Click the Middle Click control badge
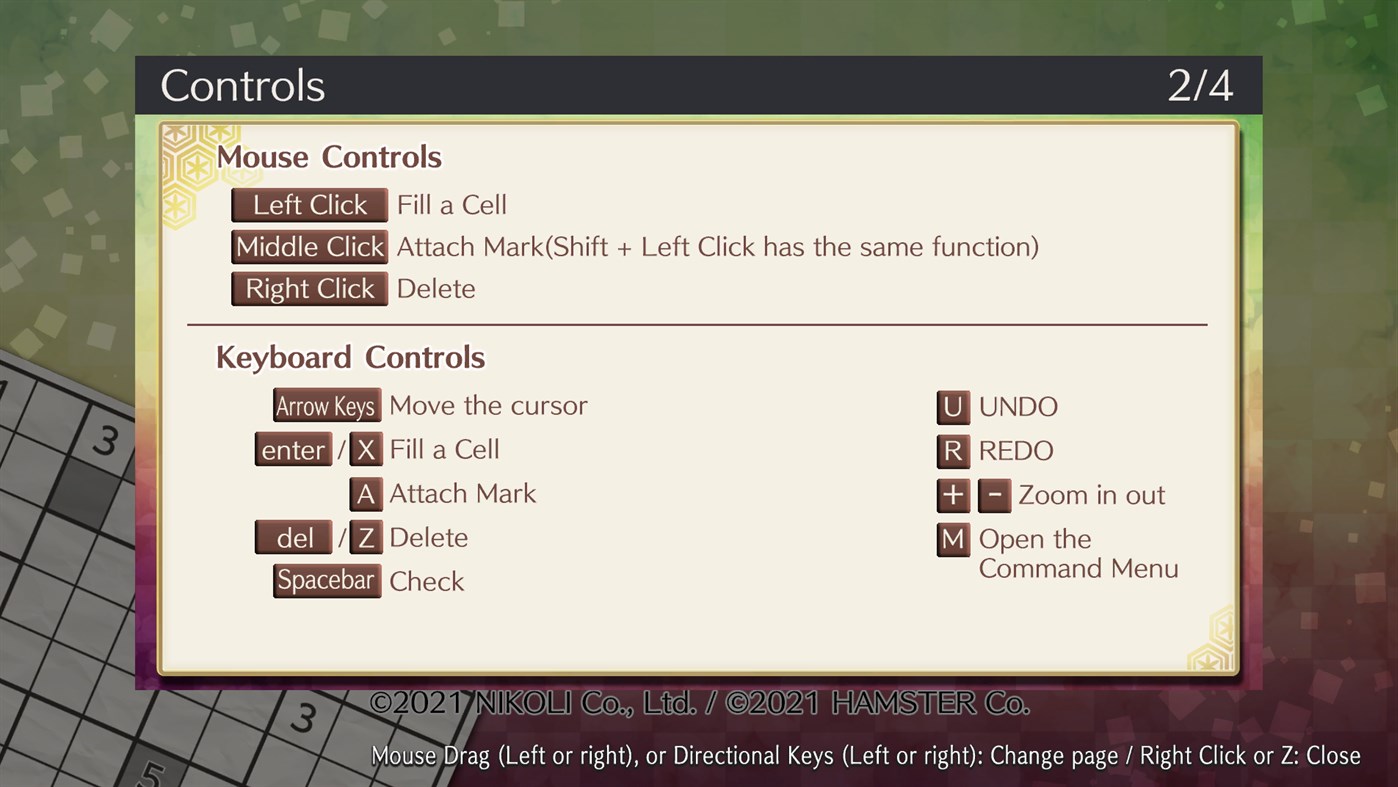The width and height of the screenshot is (1398, 787). (x=309, y=246)
